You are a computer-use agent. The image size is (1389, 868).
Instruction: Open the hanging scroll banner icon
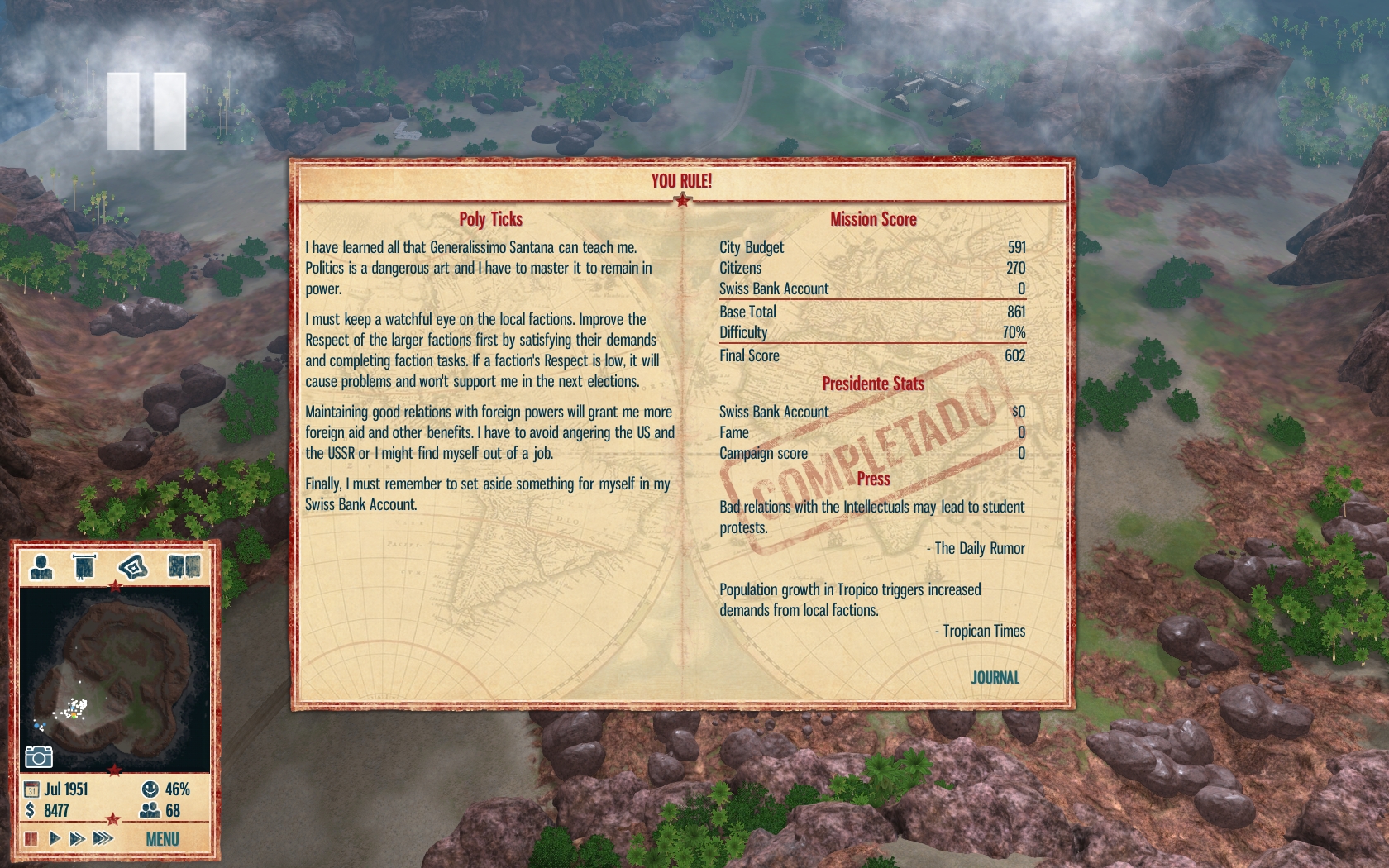(84, 567)
